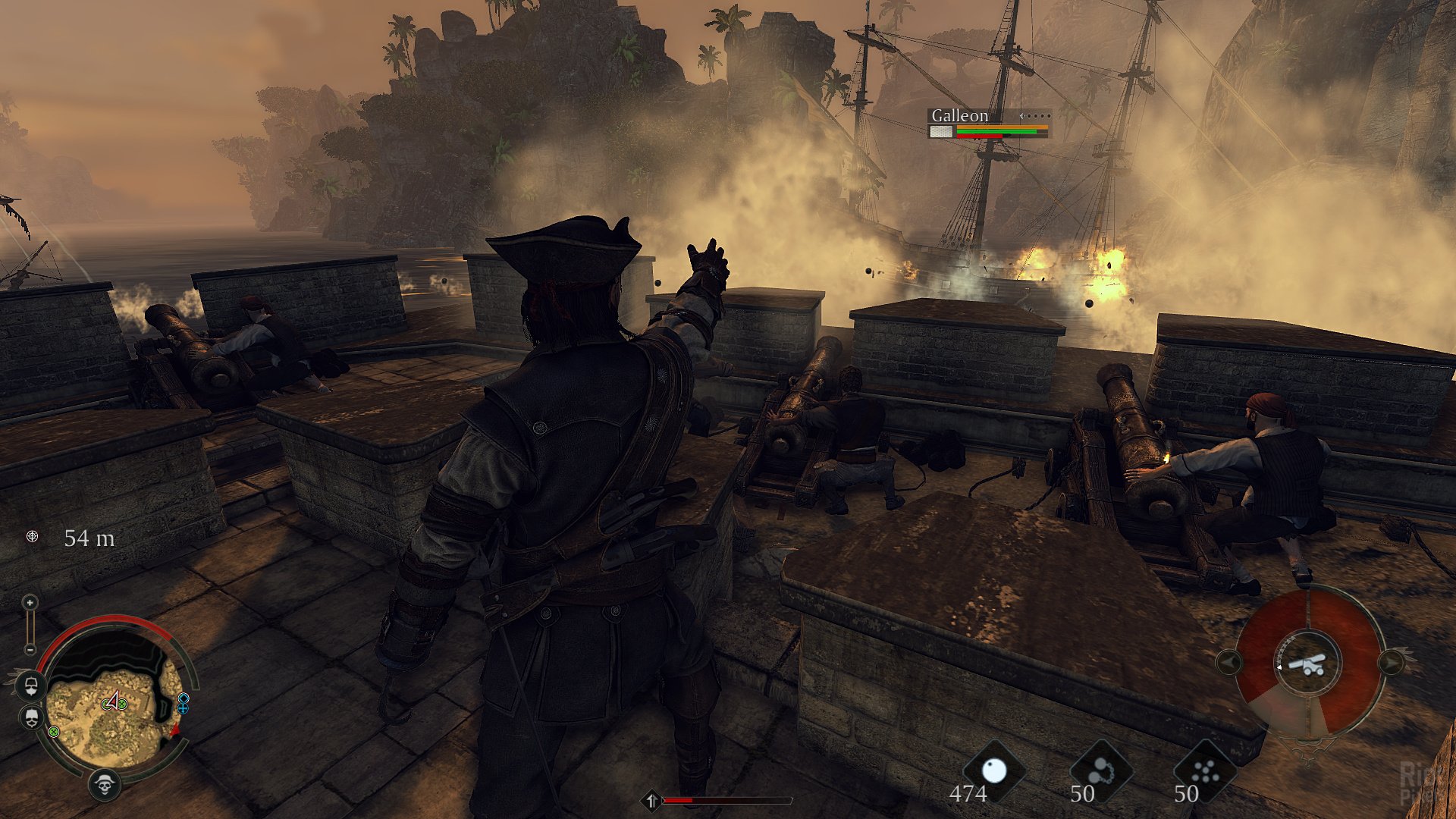Choose the chain shot ammo
The width and height of the screenshot is (1456, 819).
coord(1100,772)
